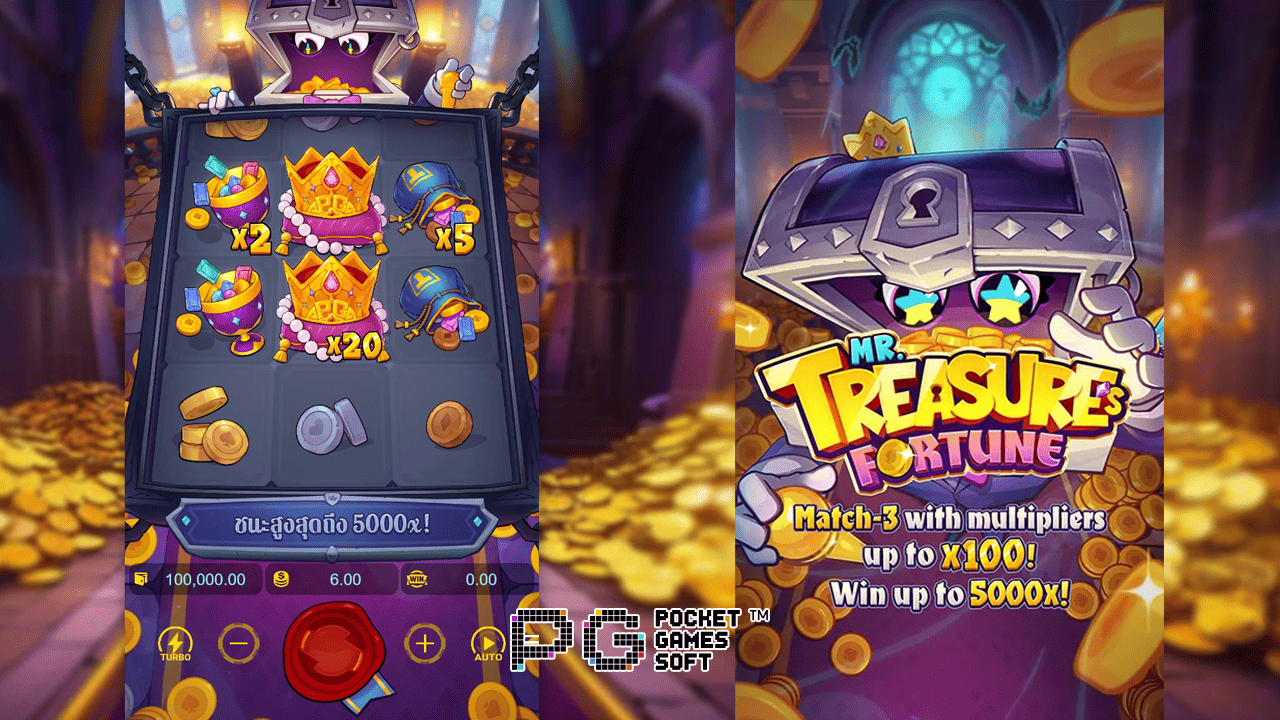Click the coin-stack icon next to the bet
The height and width of the screenshot is (720, 1280).
[280, 578]
